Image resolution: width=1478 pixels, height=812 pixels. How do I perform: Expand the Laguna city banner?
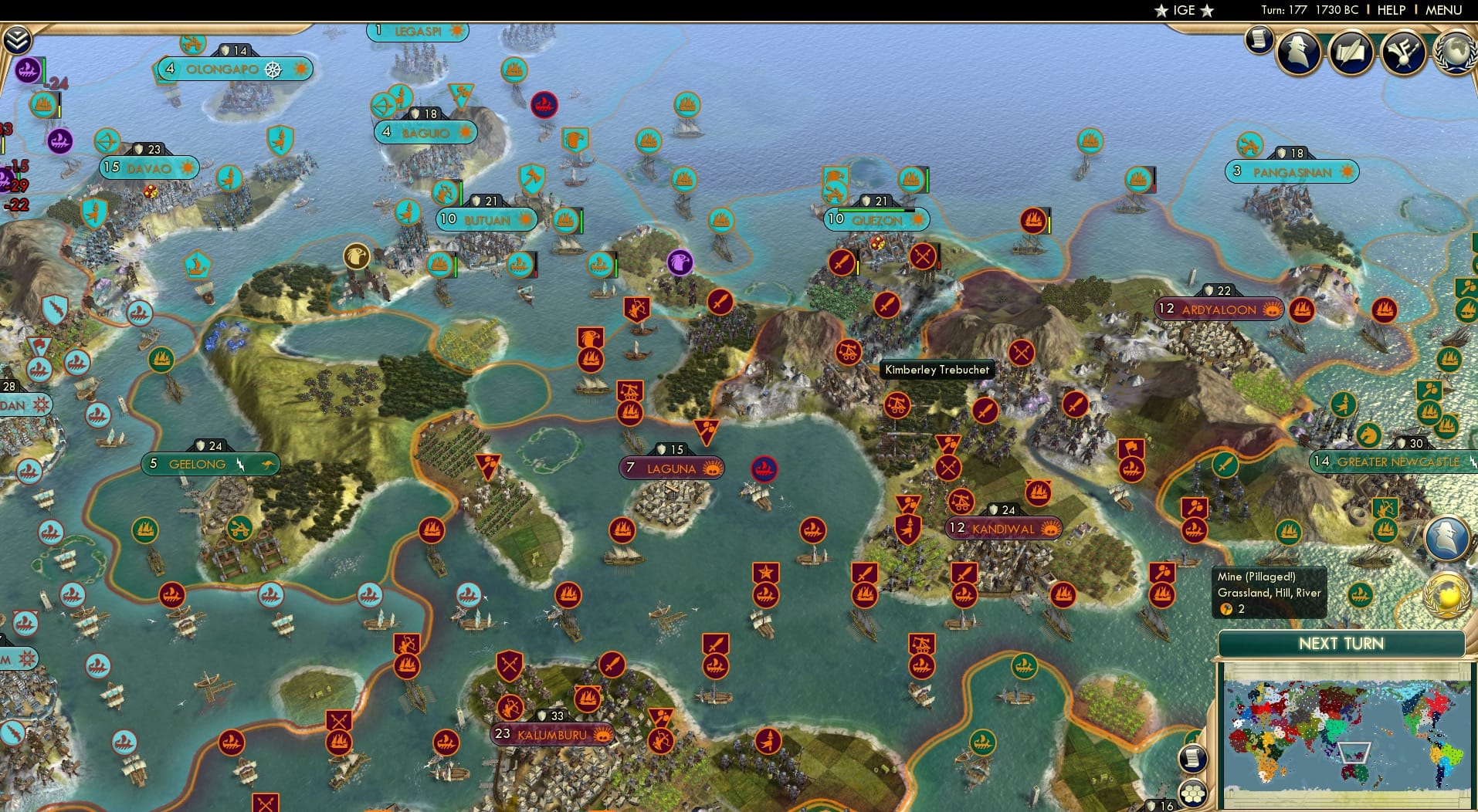point(672,467)
